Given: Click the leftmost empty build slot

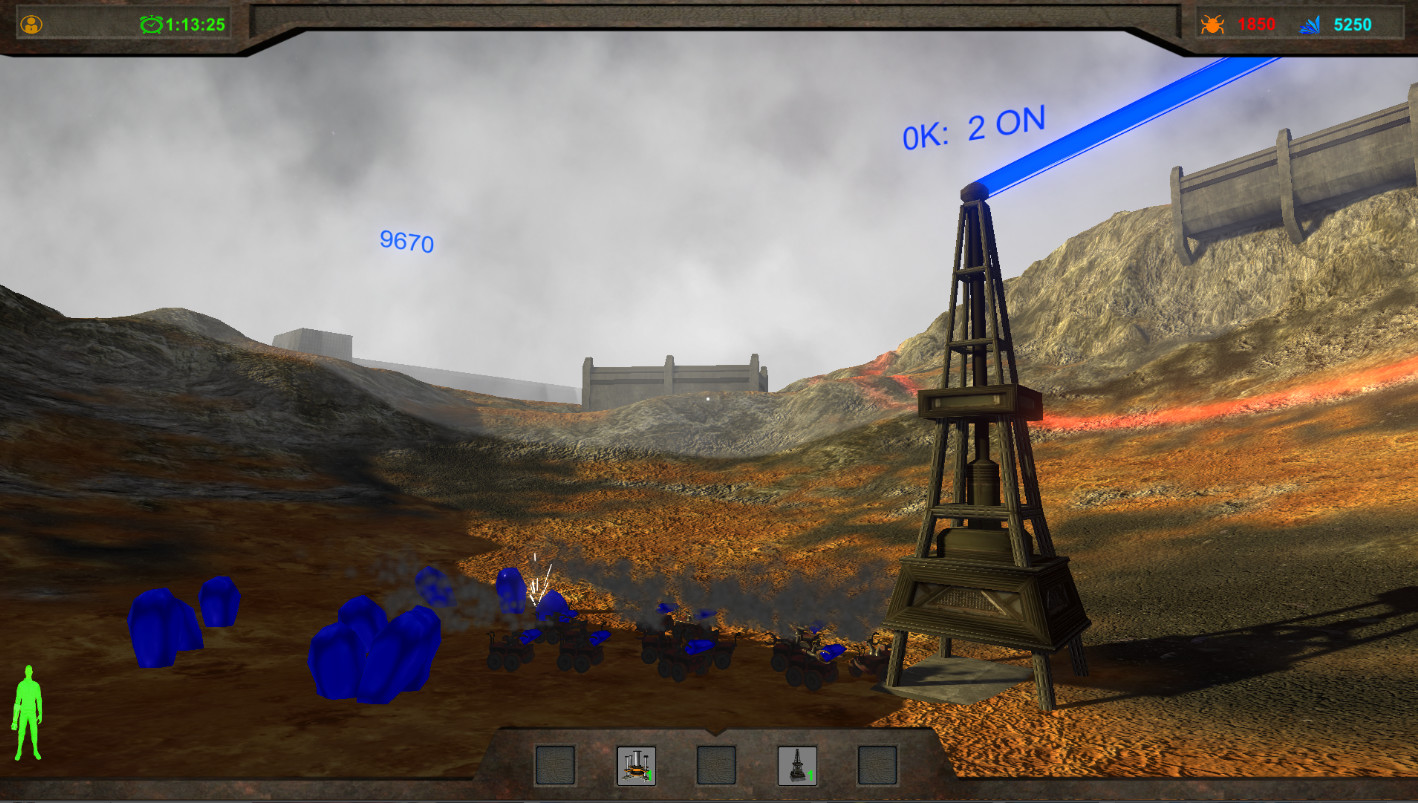Looking at the screenshot, I should point(557,766).
